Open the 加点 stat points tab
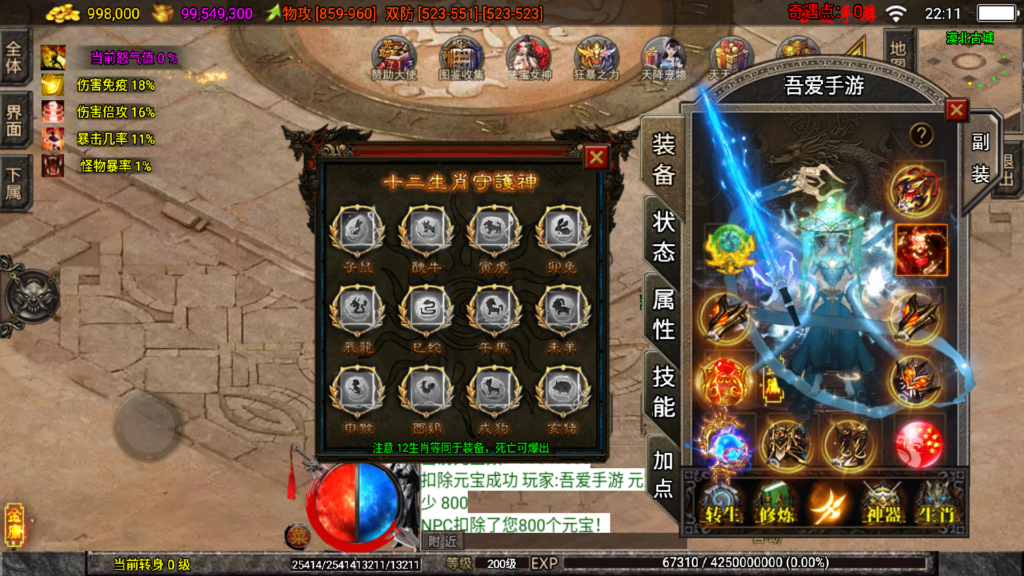1024x576 pixels. pyautogui.click(x=664, y=474)
